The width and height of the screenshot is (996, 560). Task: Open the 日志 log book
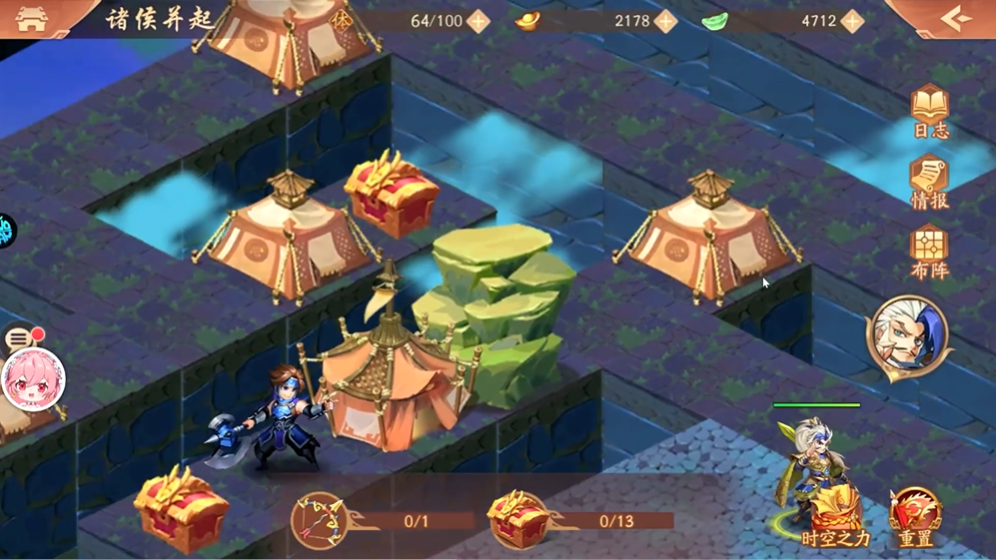click(x=929, y=112)
